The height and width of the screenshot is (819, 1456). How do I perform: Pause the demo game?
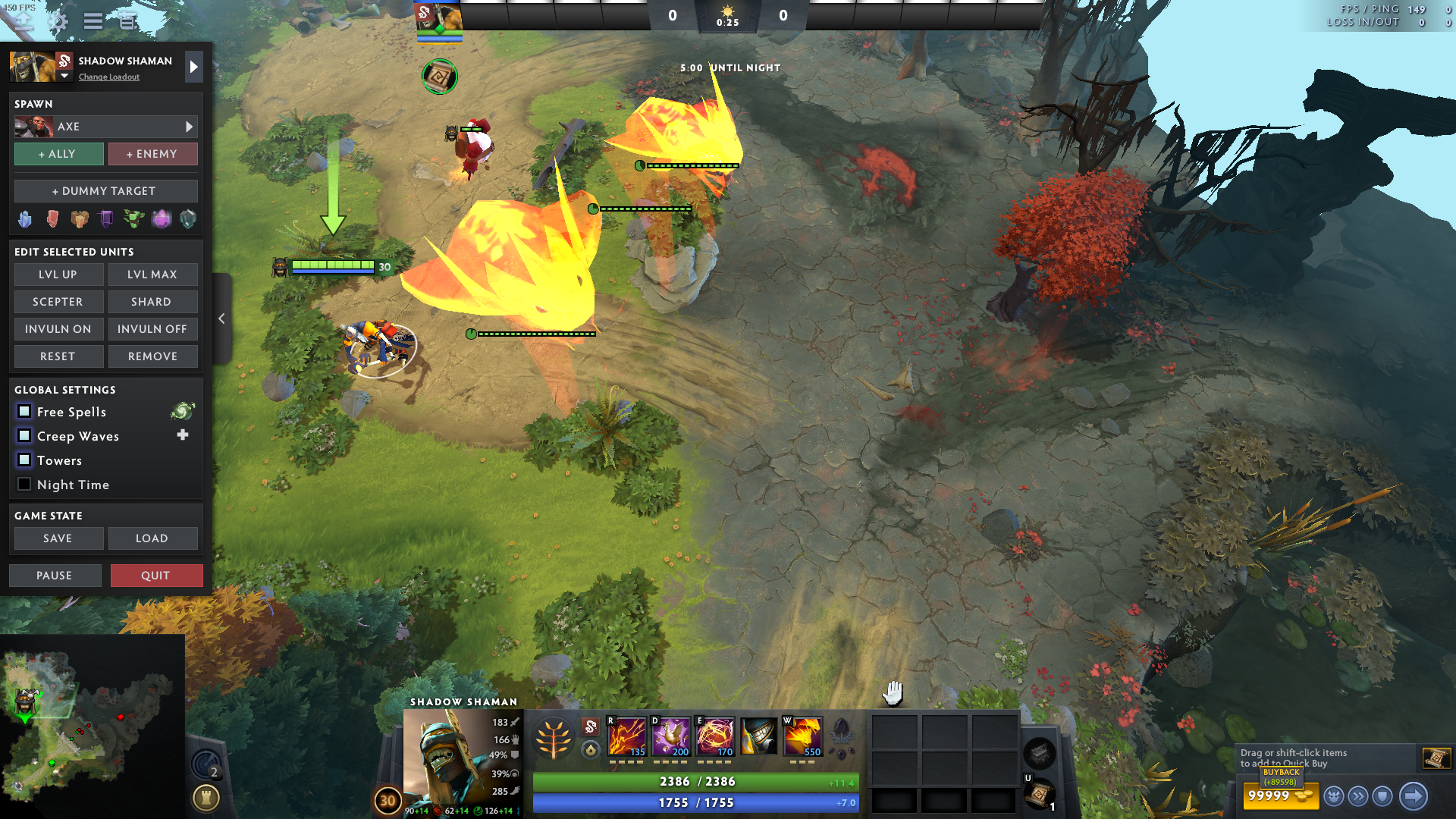click(55, 576)
